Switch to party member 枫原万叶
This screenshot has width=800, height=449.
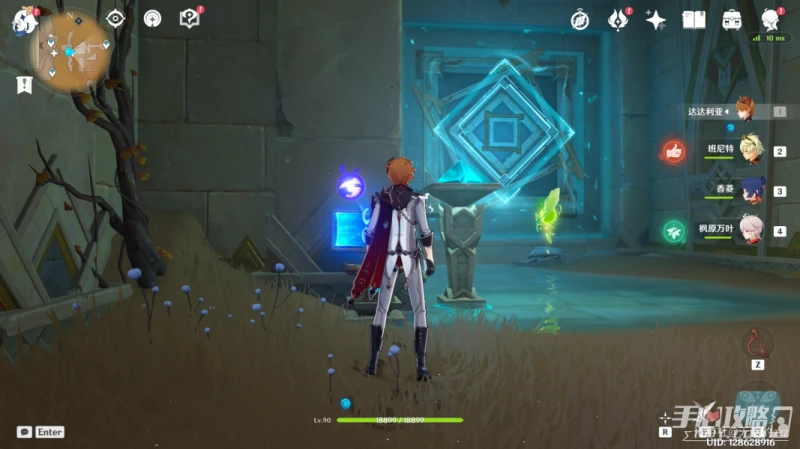(748, 229)
